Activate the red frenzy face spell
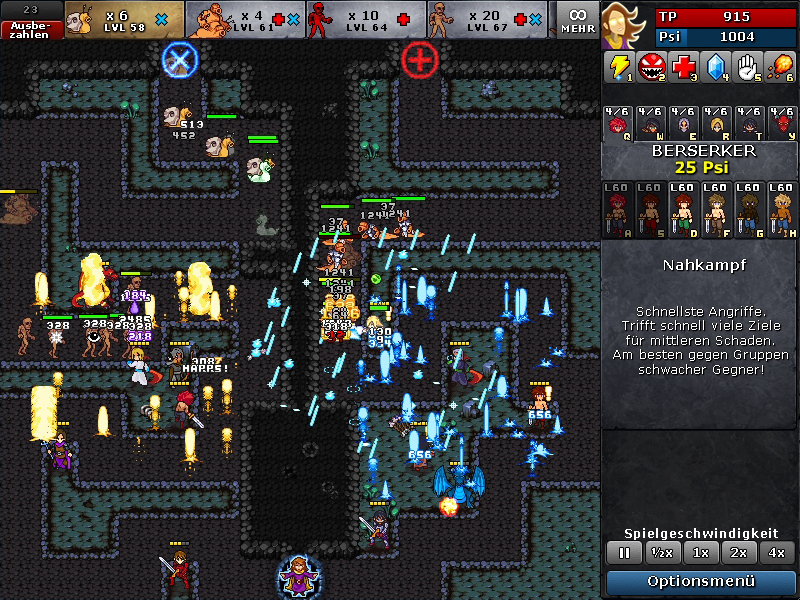Image resolution: width=800 pixels, height=600 pixels. [652, 68]
